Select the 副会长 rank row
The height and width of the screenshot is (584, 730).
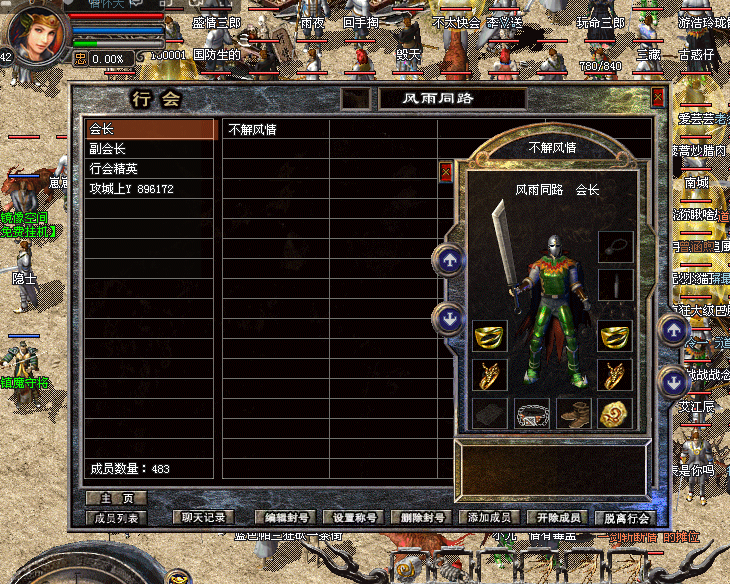150,149
